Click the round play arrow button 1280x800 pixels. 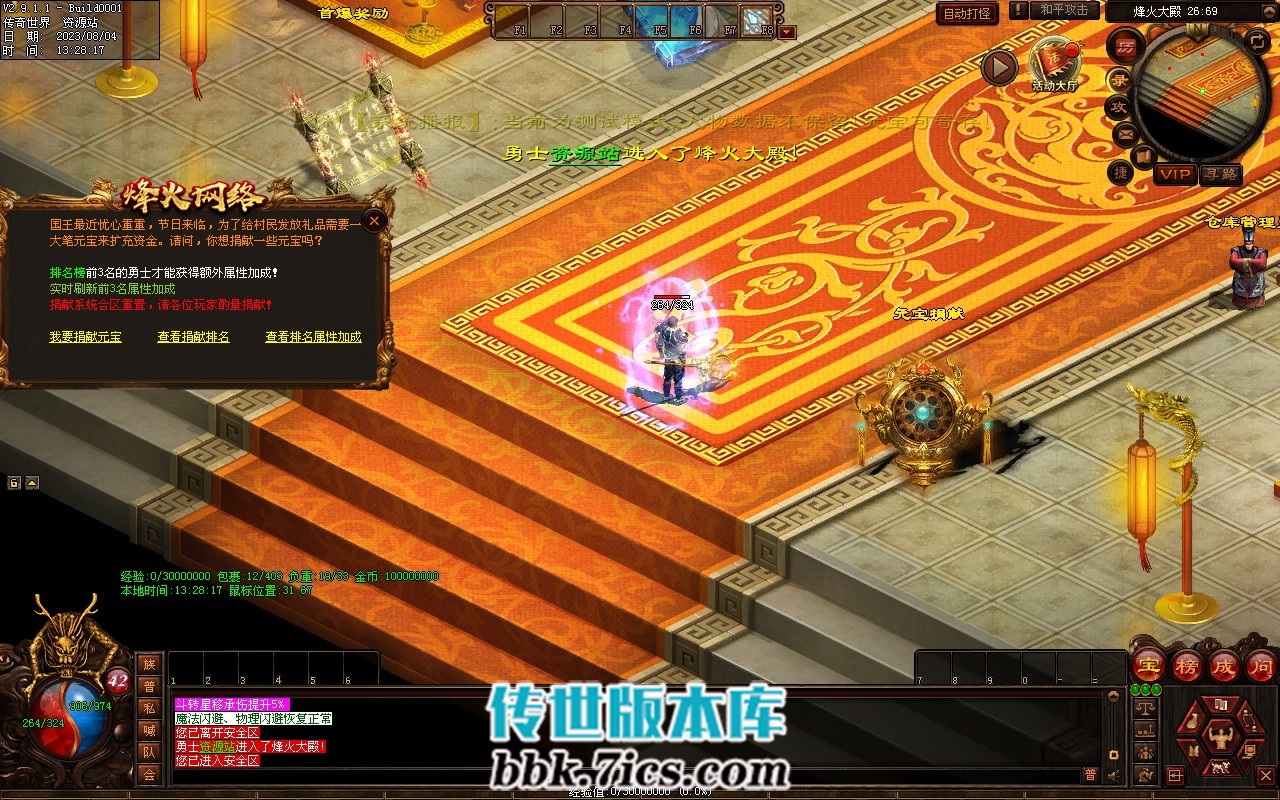point(998,68)
